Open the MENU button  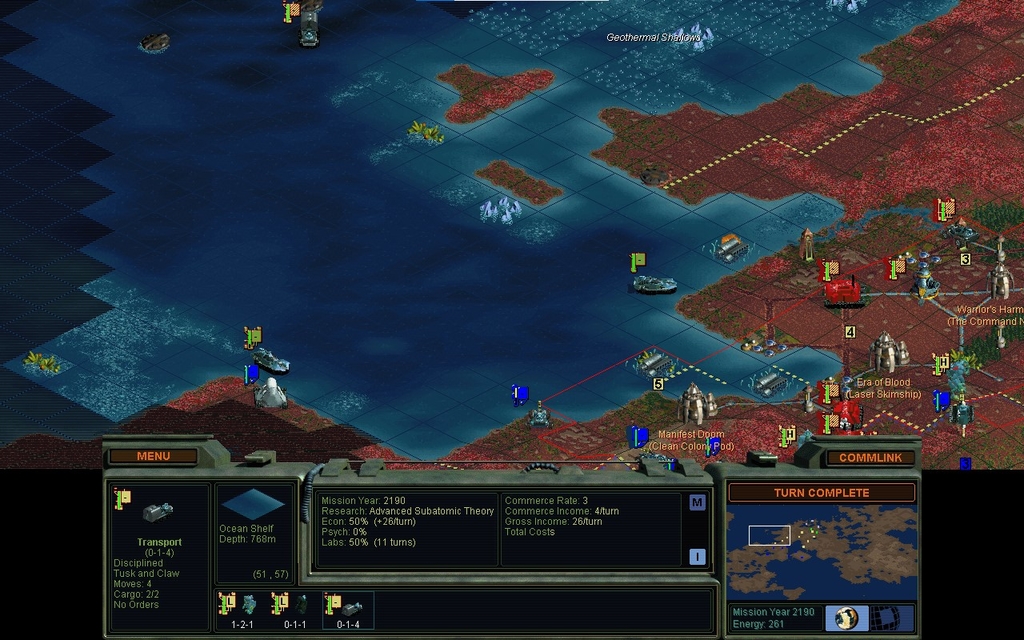point(154,456)
